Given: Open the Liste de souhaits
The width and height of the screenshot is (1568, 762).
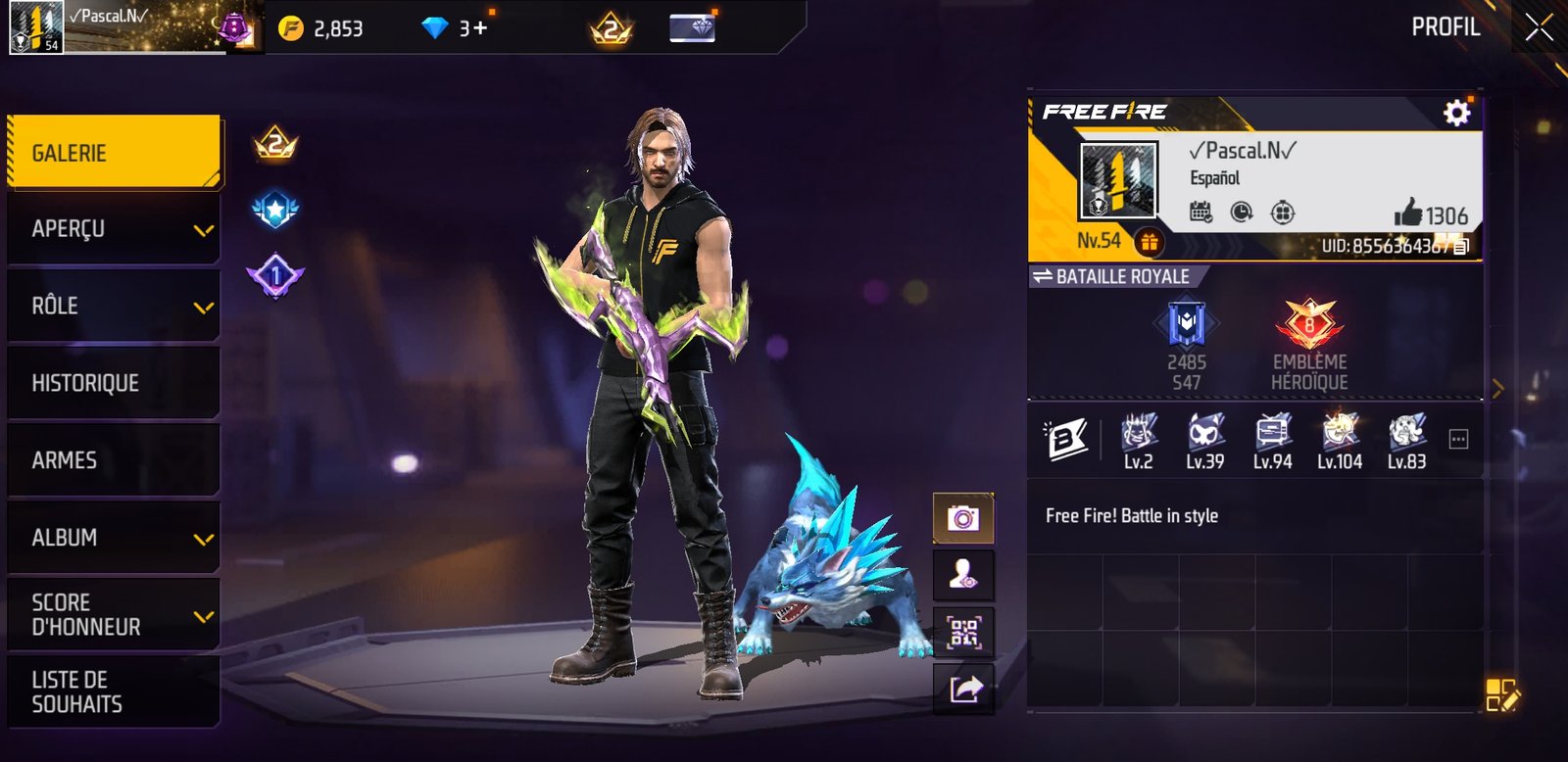Looking at the screenshot, I should tap(114, 691).
